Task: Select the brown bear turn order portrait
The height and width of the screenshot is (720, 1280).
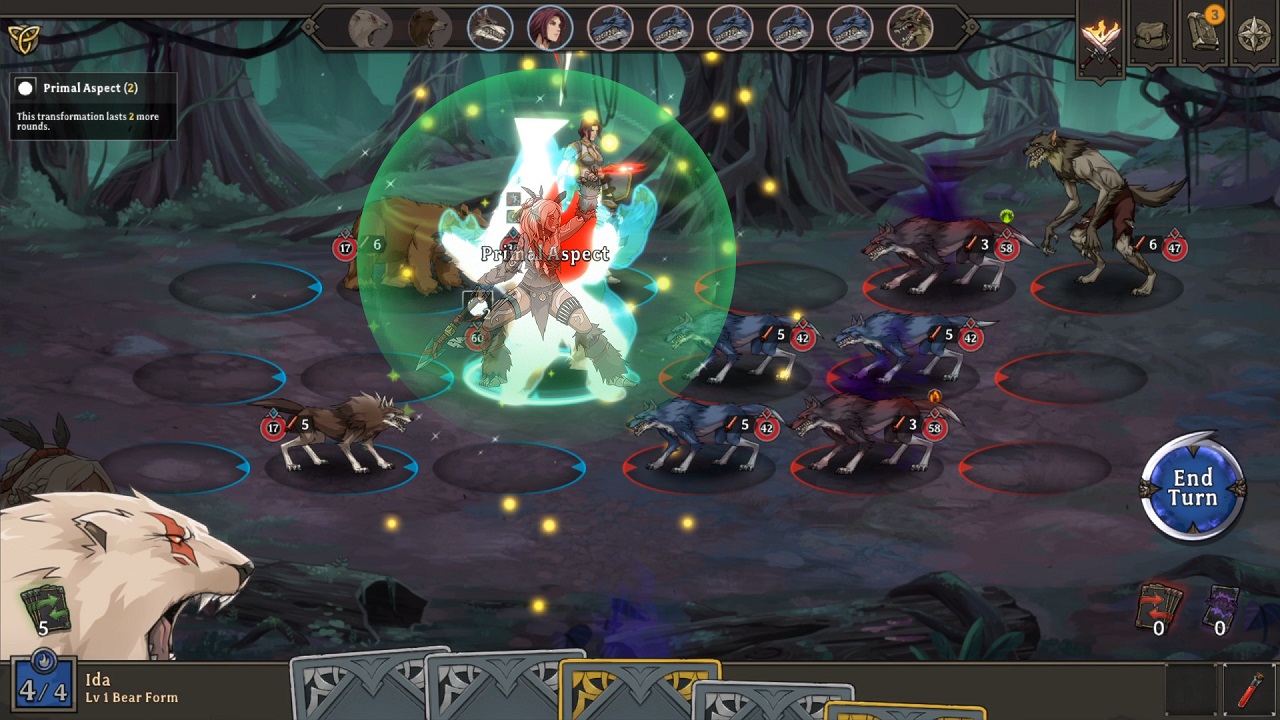Action: 430,28
